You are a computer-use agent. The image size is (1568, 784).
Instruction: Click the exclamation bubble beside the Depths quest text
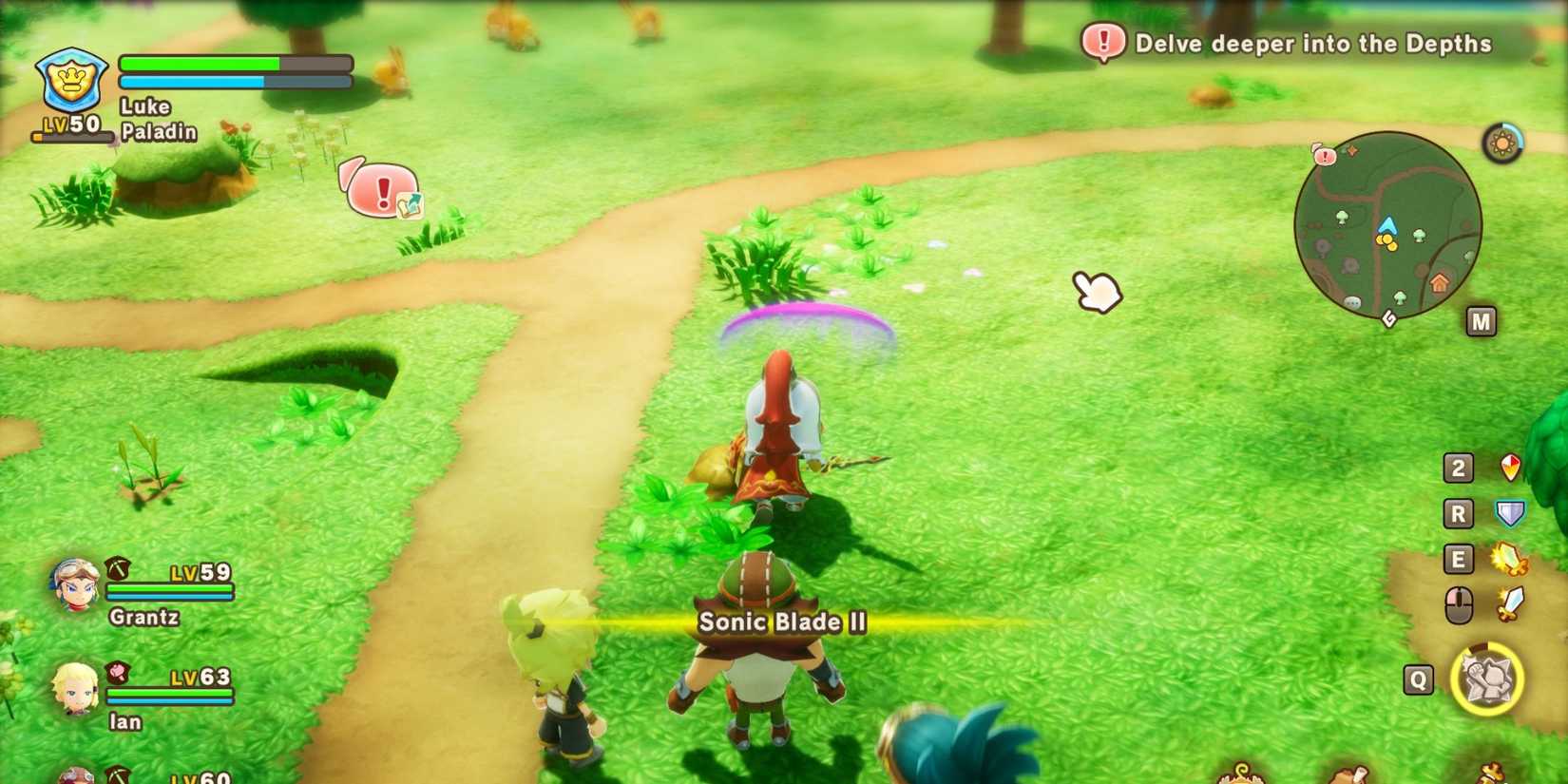(x=1103, y=42)
